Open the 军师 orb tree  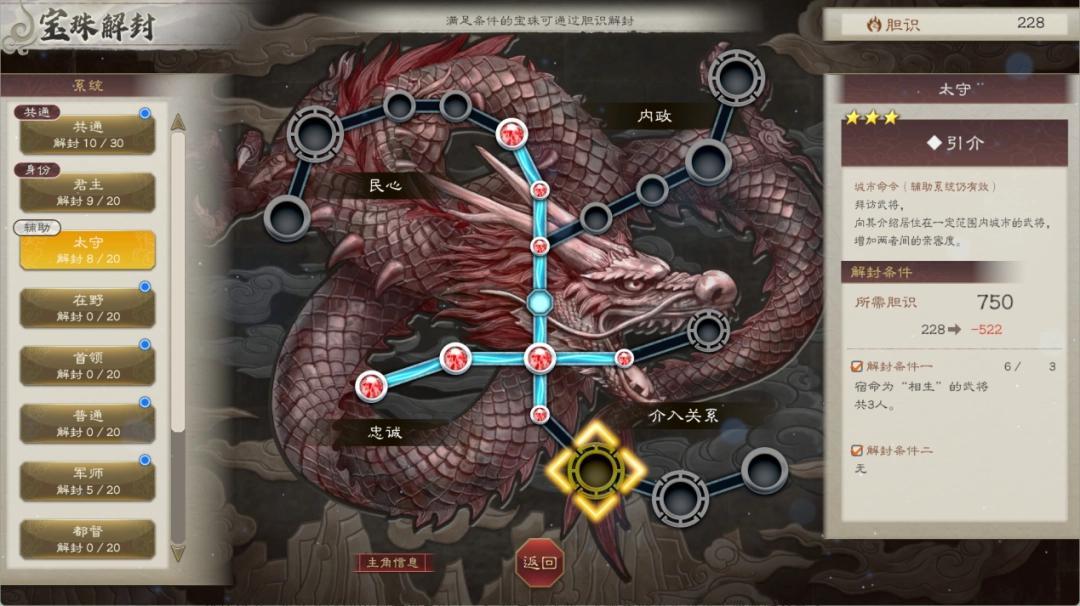click(x=88, y=481)
